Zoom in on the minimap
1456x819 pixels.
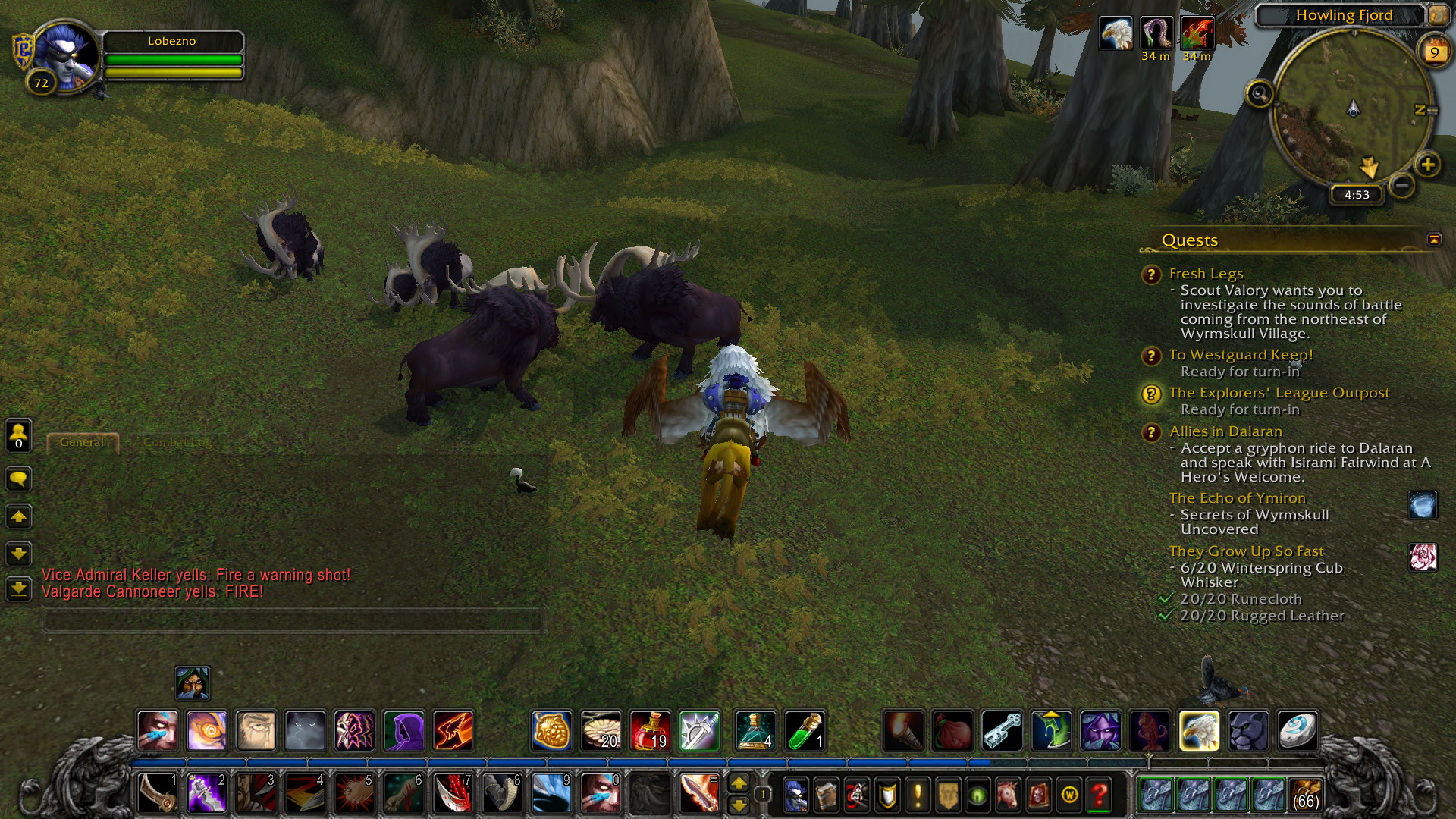tap(1428, 165)
